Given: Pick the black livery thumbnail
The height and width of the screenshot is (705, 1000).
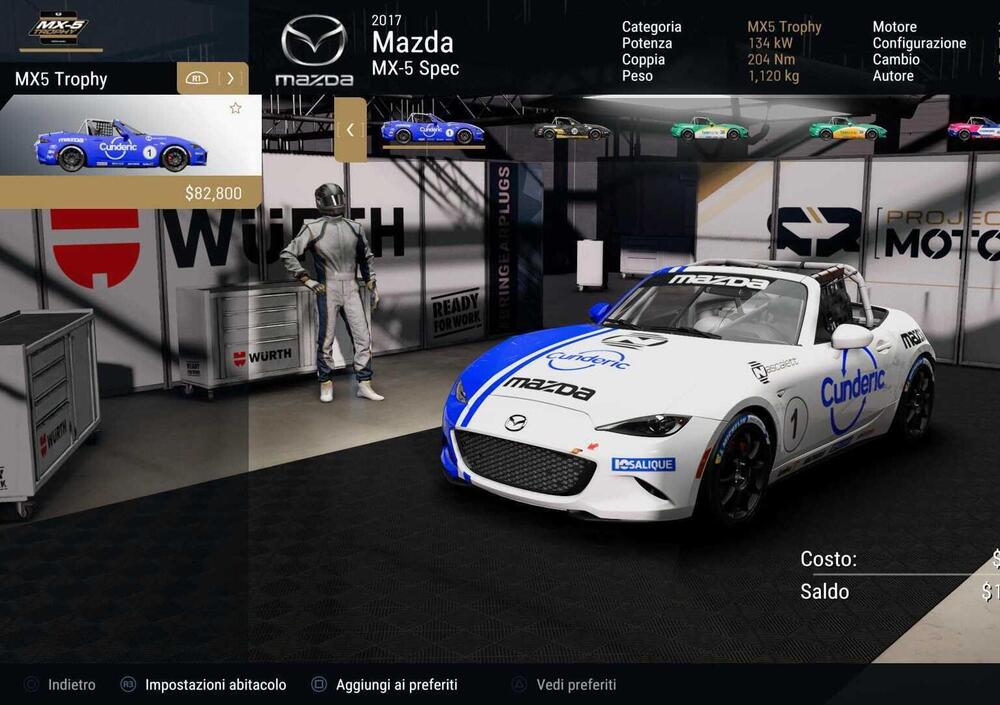Looking at the screenshot, I should tap(571, 129).
